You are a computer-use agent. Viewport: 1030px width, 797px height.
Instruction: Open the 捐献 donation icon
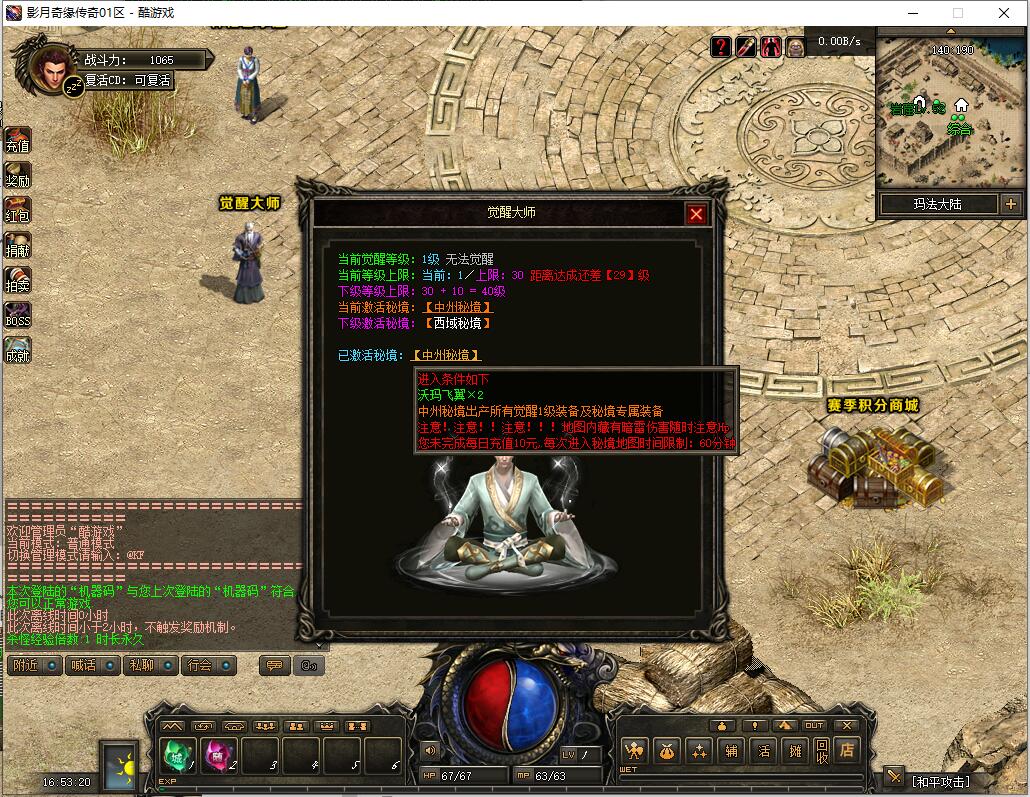click(x=18, y=246)
